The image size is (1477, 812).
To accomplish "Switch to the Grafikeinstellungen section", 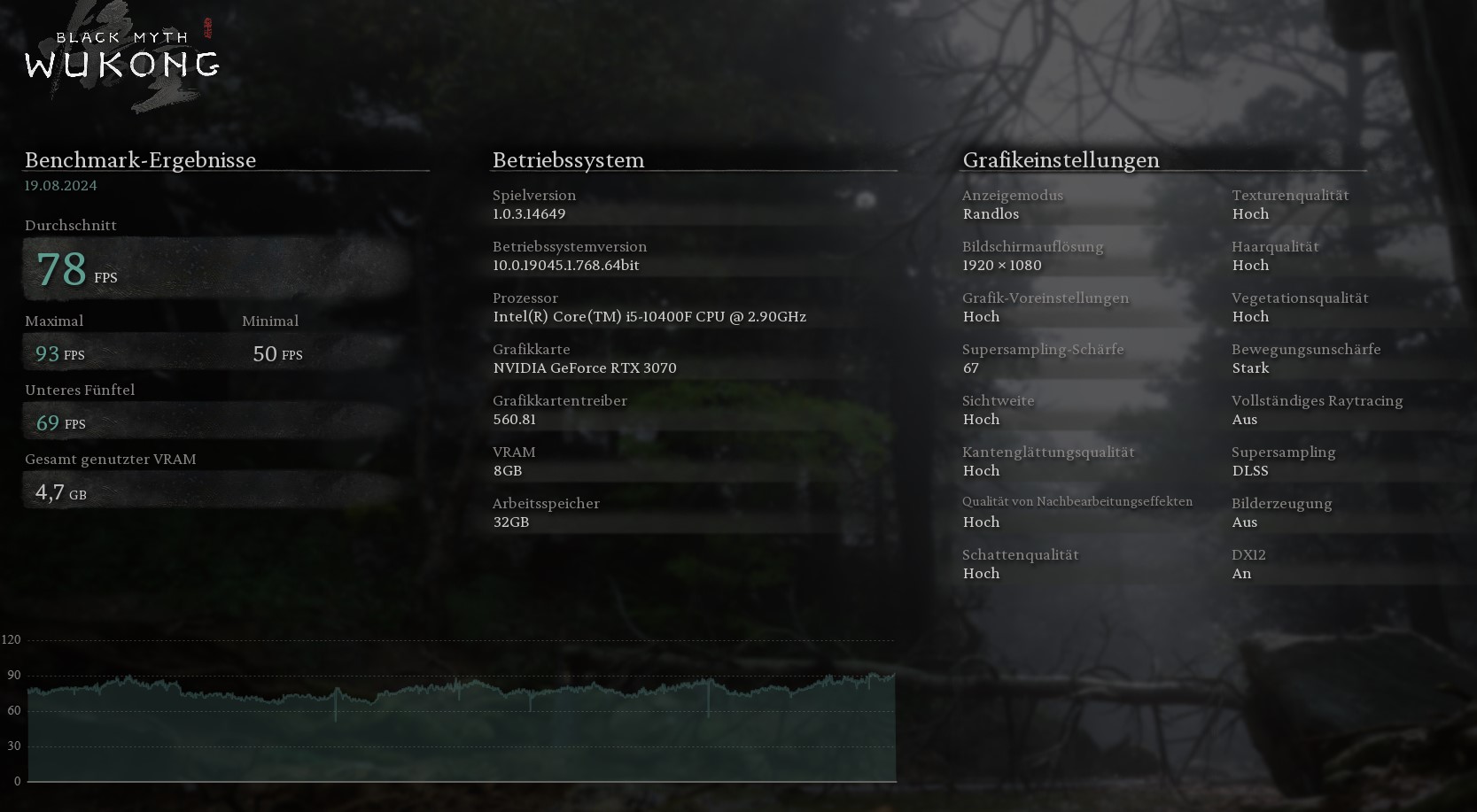I will click(x=1061, y=160).
